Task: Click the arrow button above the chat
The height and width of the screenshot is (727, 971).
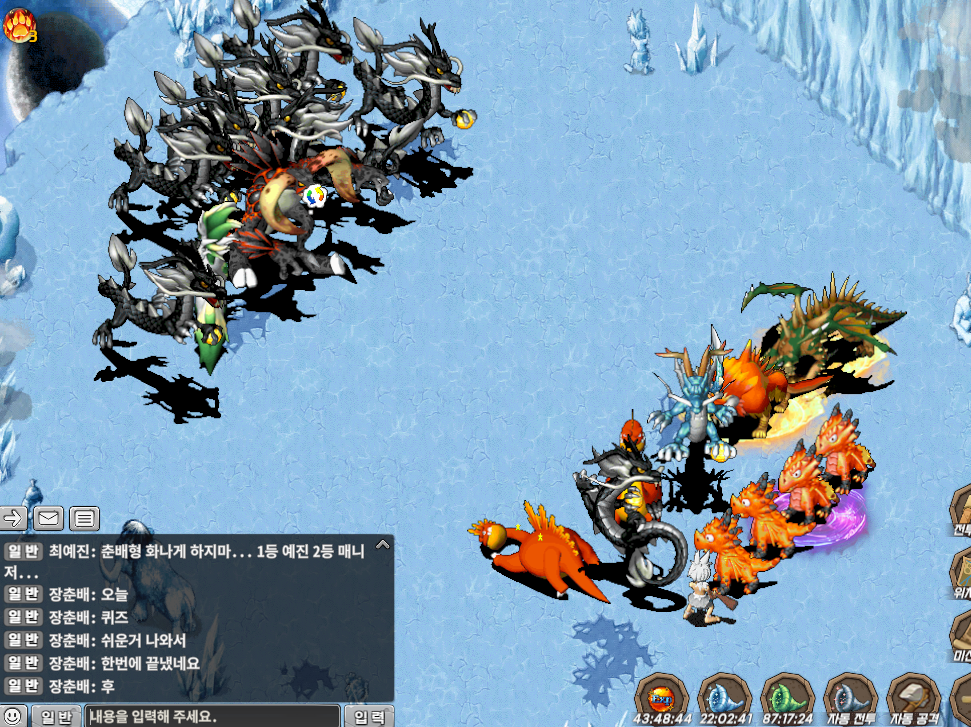Action: (14, 518)
